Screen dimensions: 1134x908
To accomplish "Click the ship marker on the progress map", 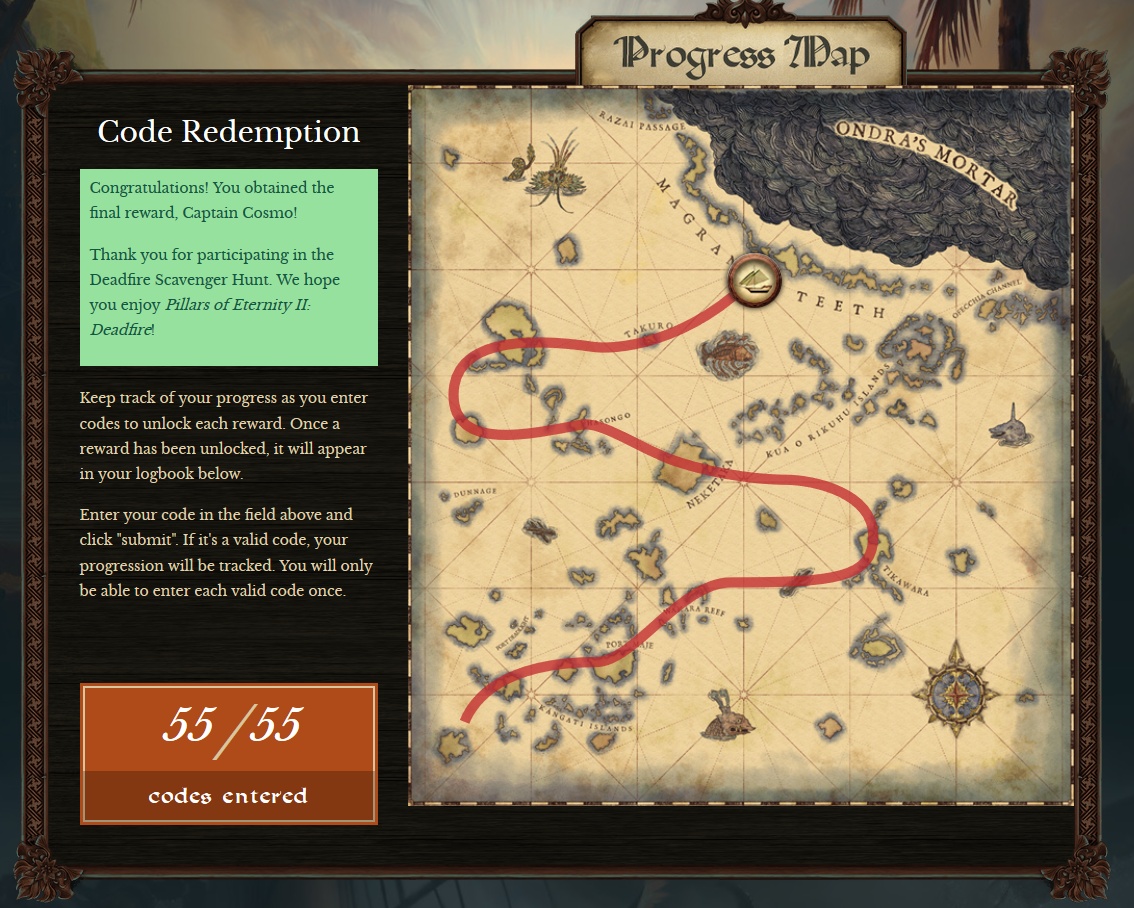I will click(x=754, y=281).
